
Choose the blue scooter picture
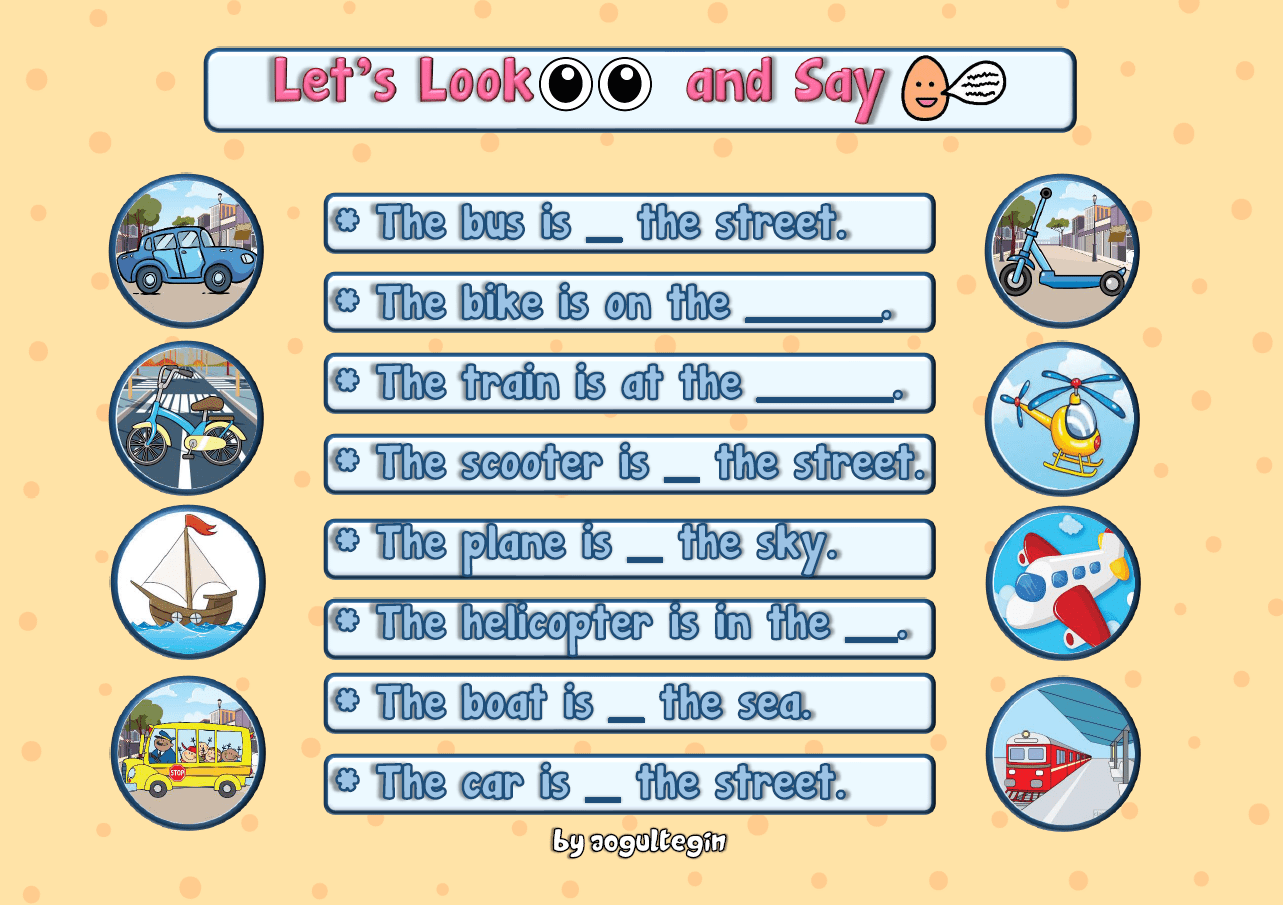(x=1062, y=251)
